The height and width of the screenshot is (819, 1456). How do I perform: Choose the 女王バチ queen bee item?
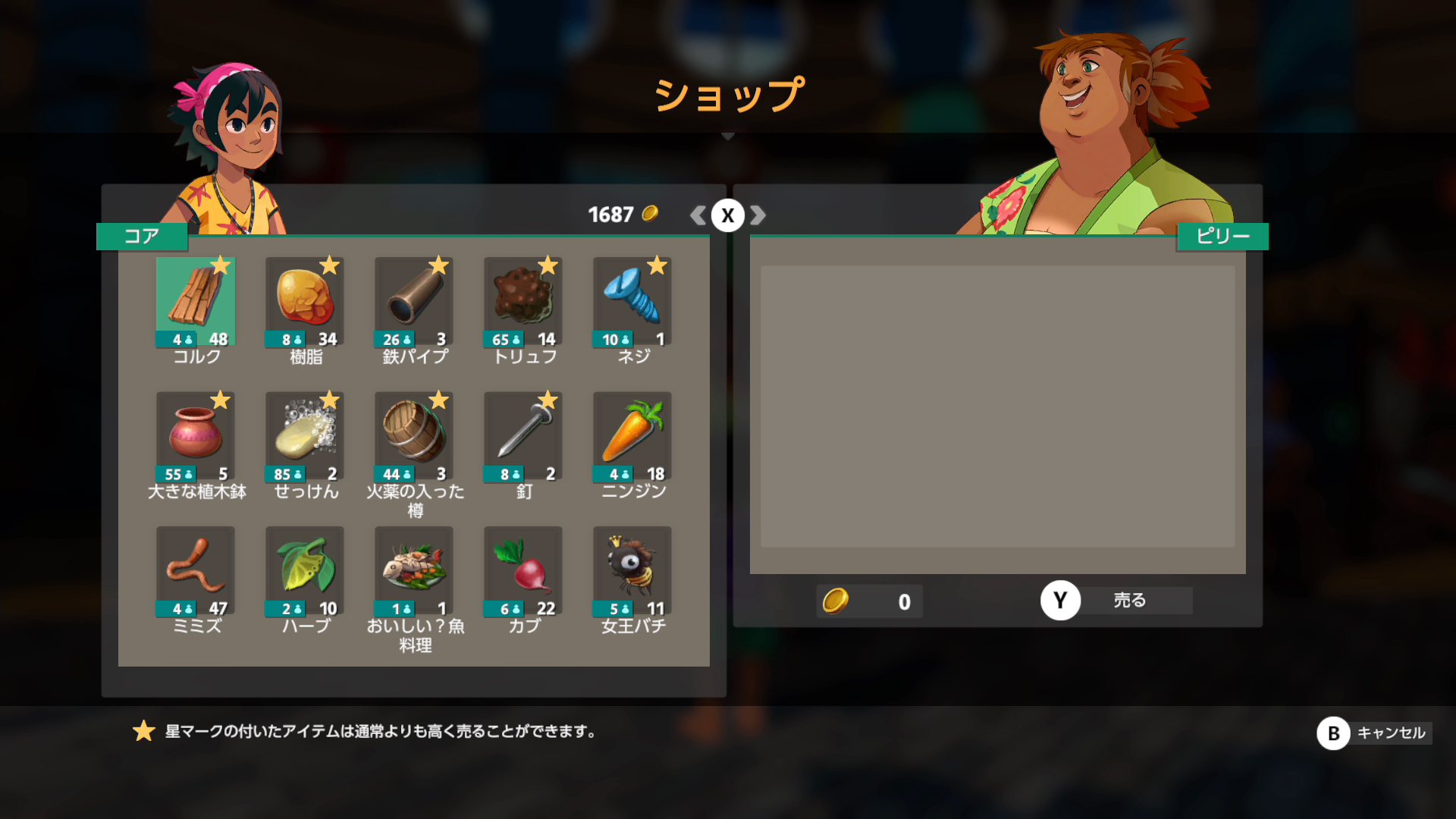pos(632,571)
